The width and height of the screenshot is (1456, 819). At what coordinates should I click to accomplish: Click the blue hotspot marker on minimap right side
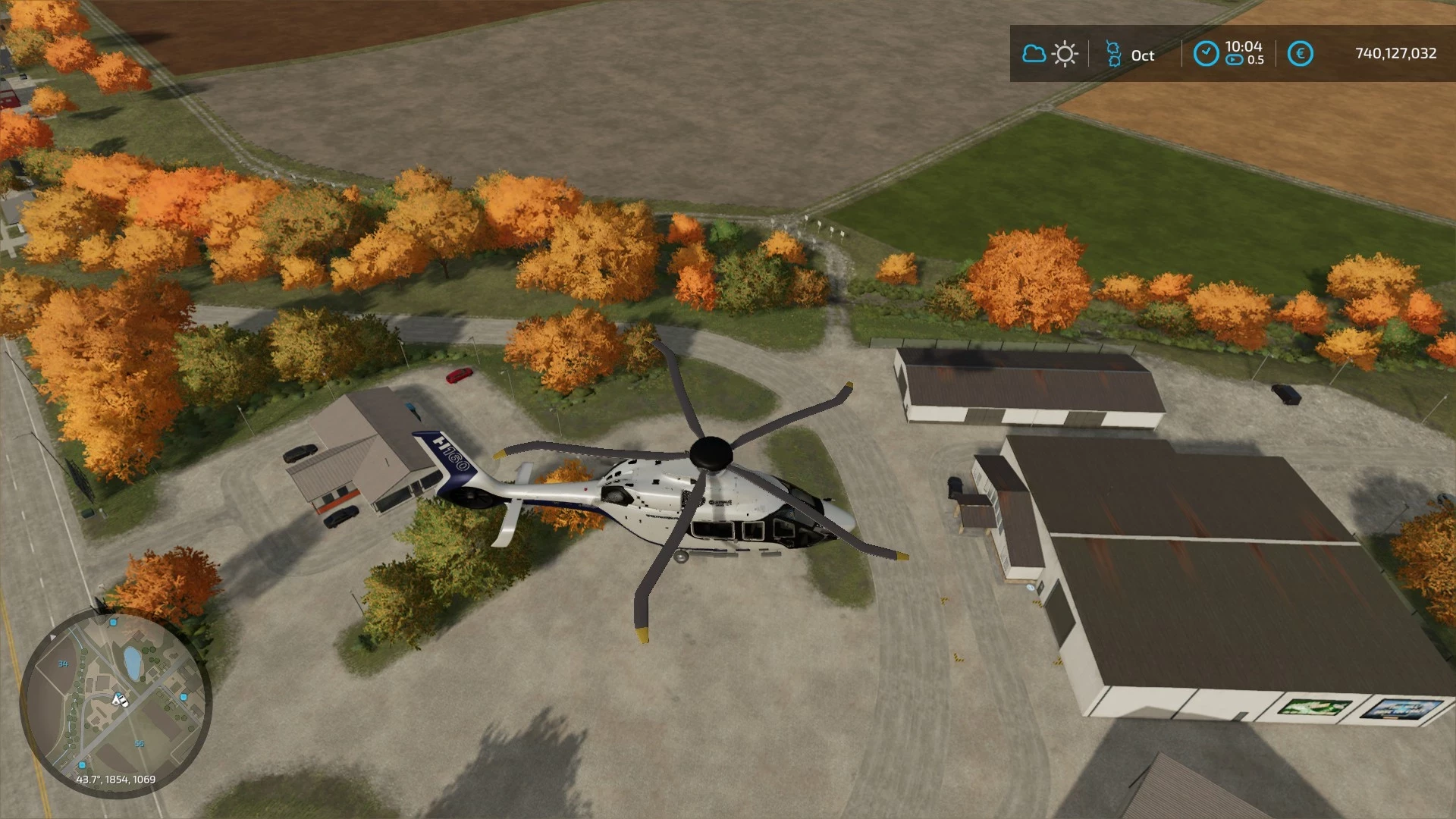(184, 695)
